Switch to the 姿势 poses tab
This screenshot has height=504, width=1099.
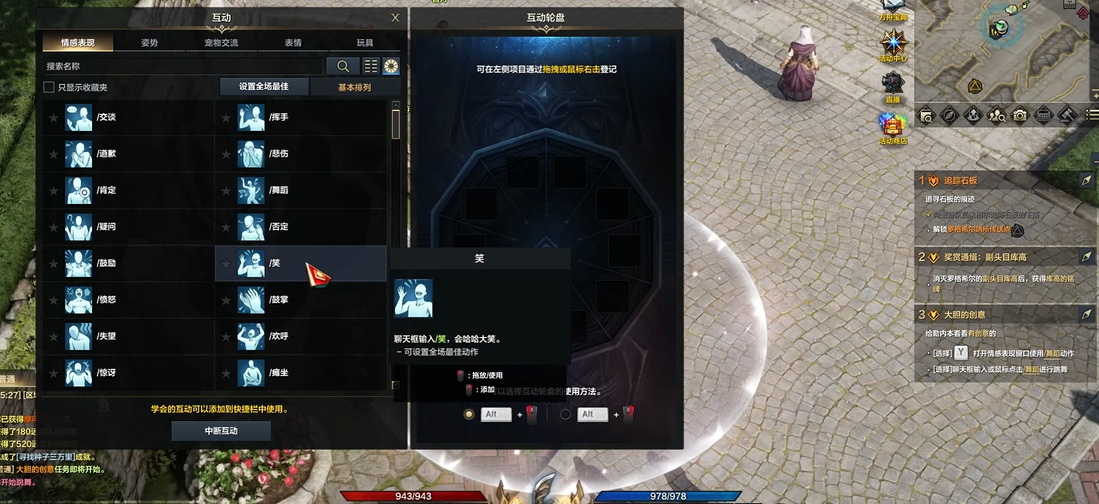tap(149, 43)
